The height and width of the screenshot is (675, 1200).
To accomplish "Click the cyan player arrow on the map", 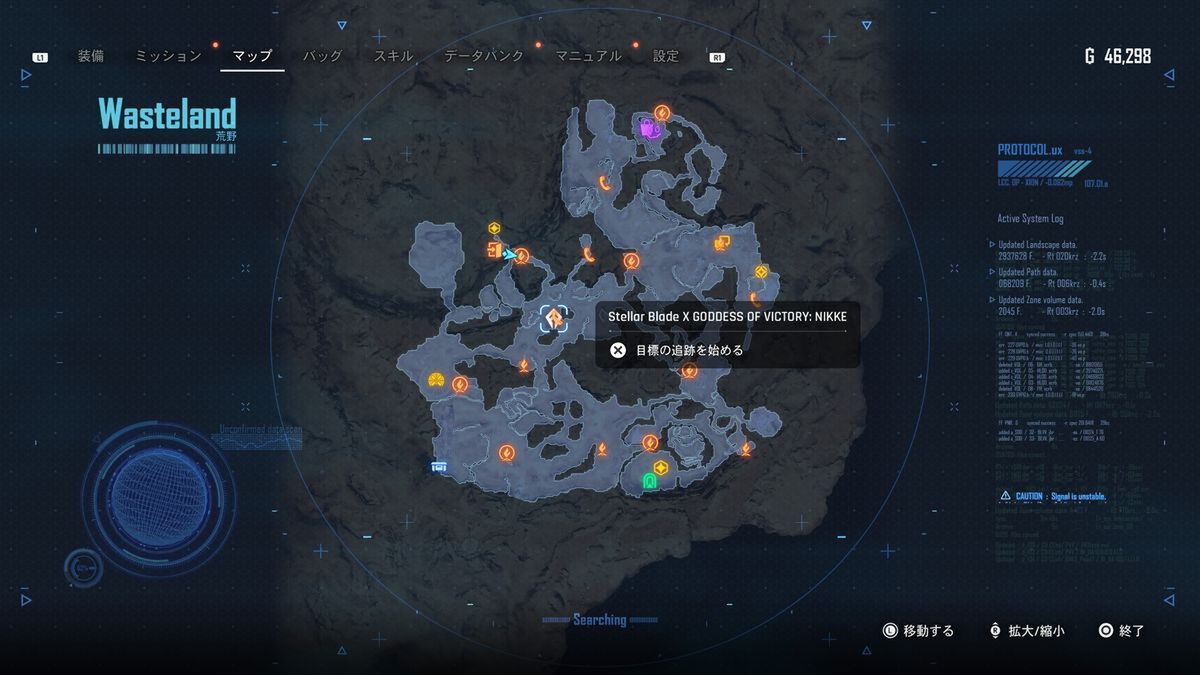I will (x=510, y=254).
